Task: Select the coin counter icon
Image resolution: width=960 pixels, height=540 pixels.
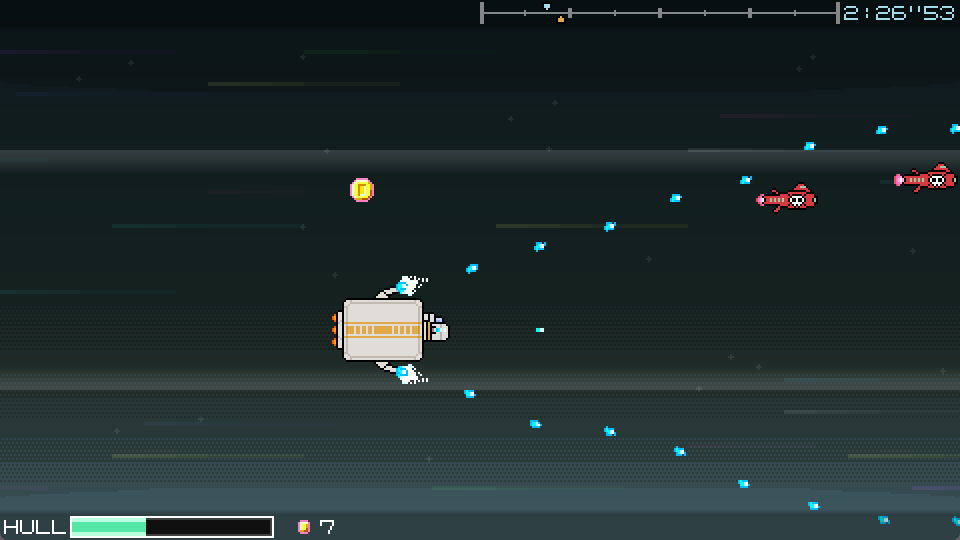Action: (x=304, y=527)
